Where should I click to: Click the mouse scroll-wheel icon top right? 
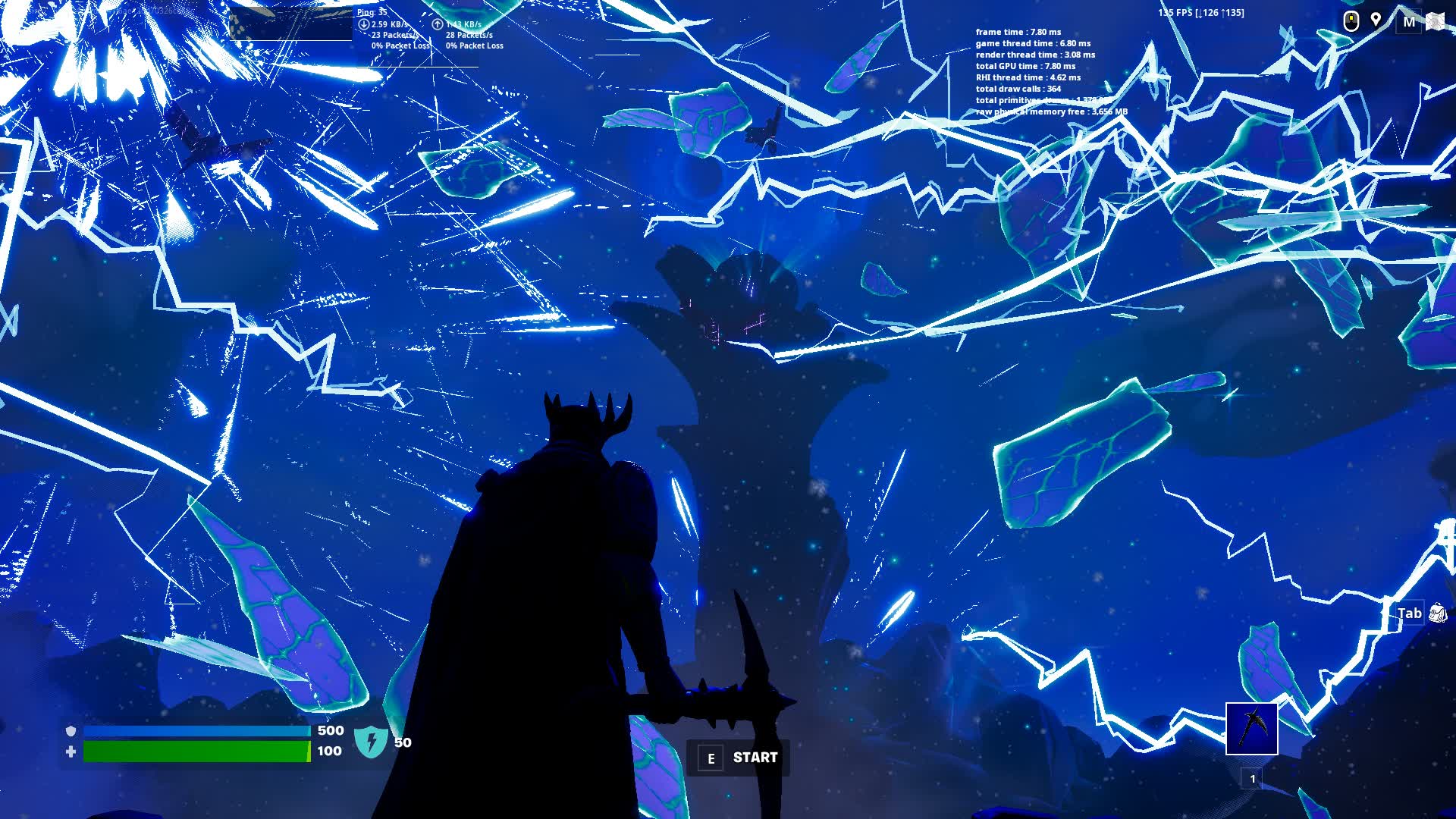coord(1351,21)
